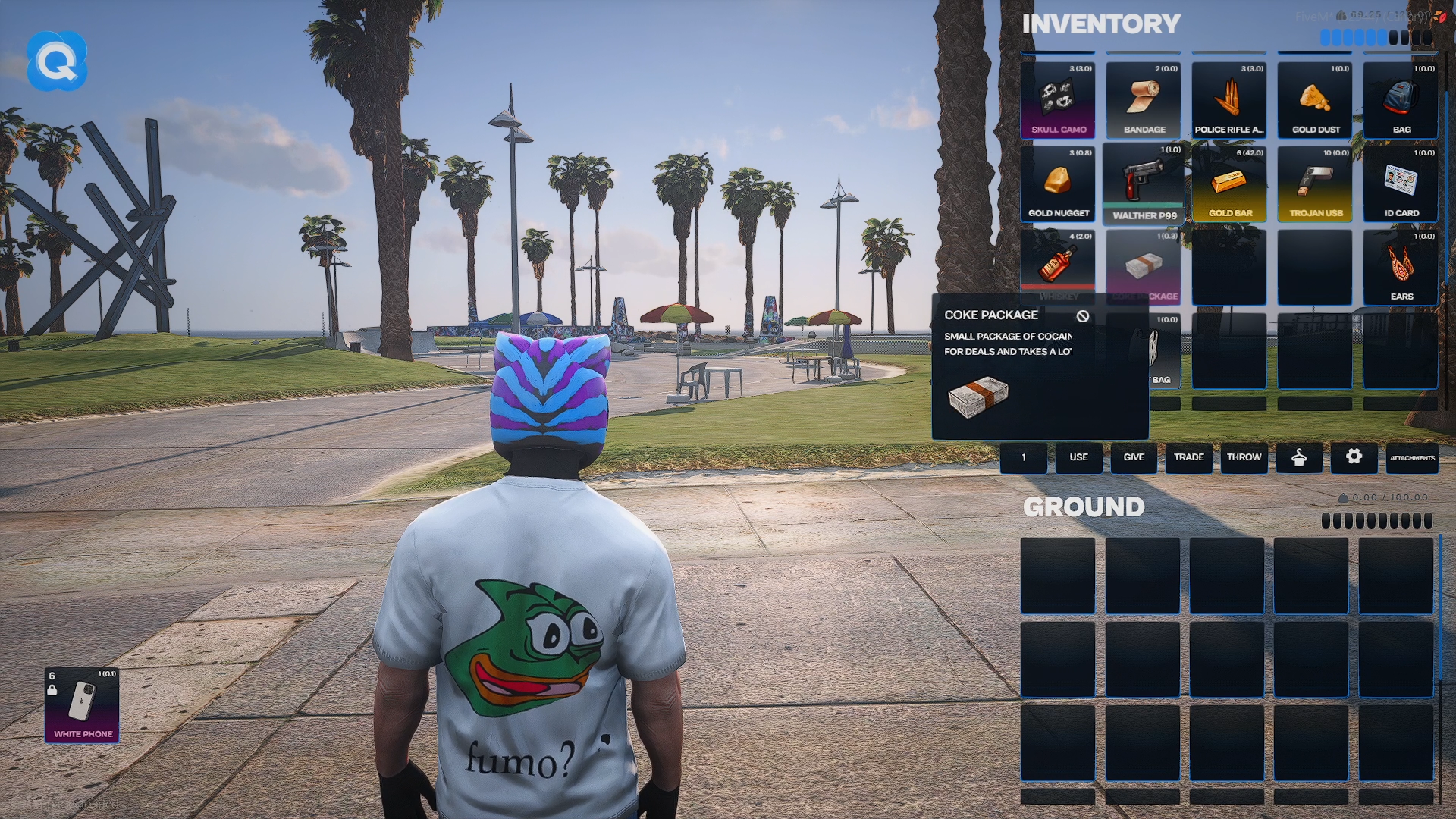Viewport: 1456px width, 819px height.
Task: Open the TRADE option
Action: click(1189, 458)
